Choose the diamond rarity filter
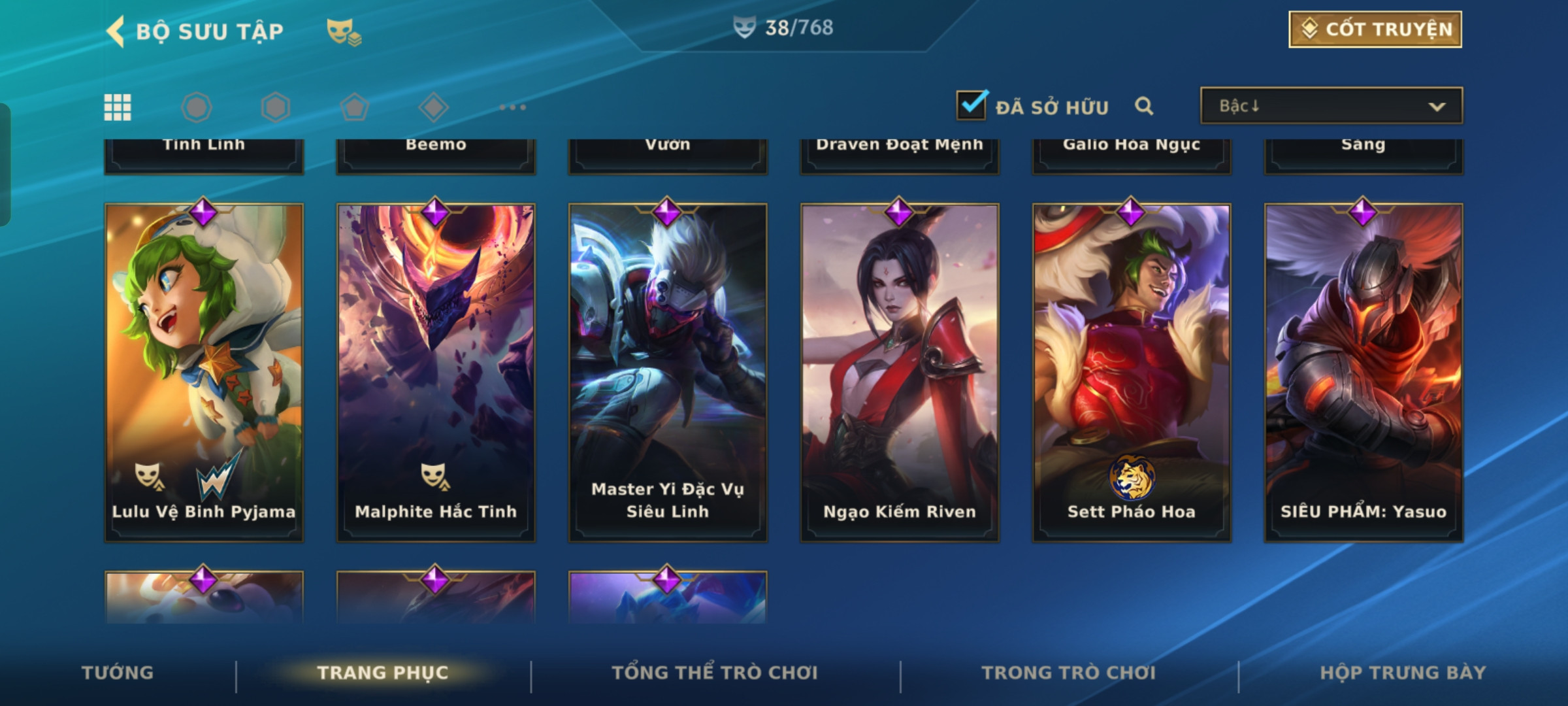This screenshot has width=1568, height=706. click(433, 107)
